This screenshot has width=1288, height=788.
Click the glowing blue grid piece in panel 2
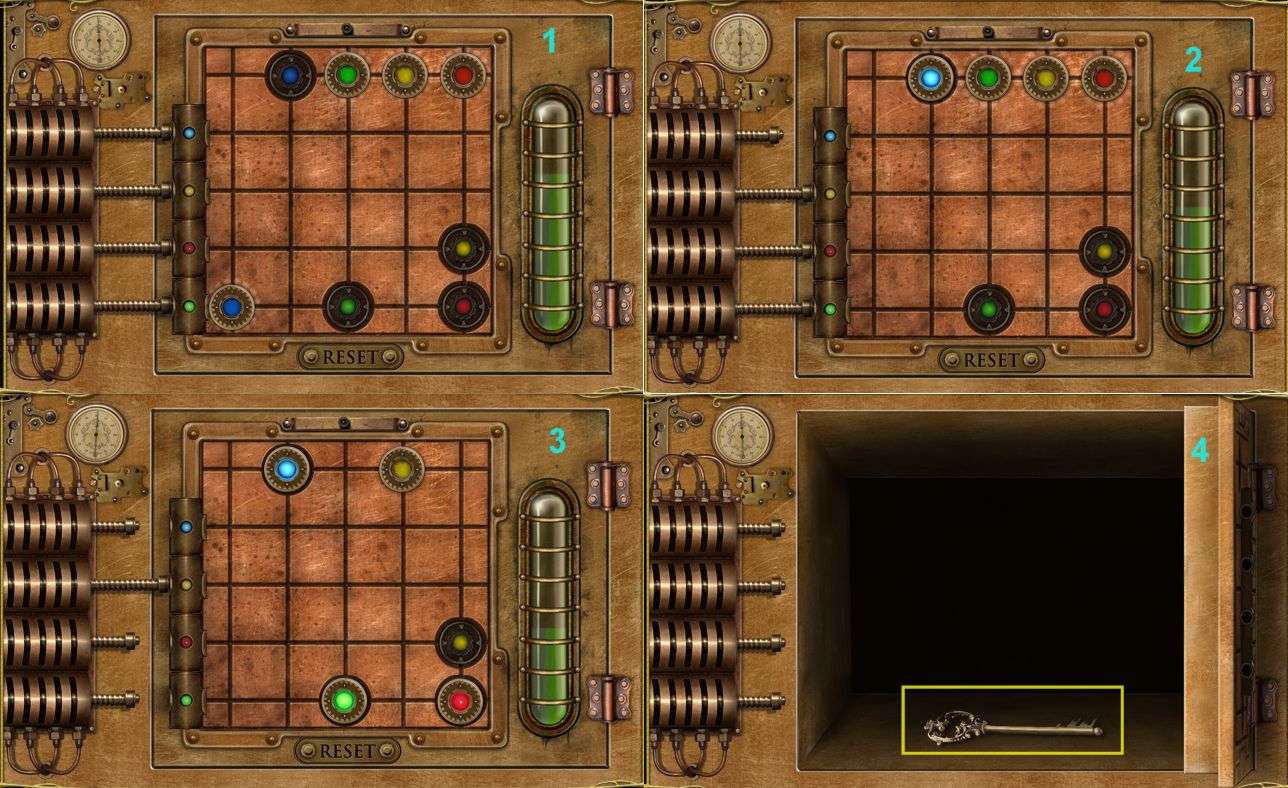[x=931, y=78]
